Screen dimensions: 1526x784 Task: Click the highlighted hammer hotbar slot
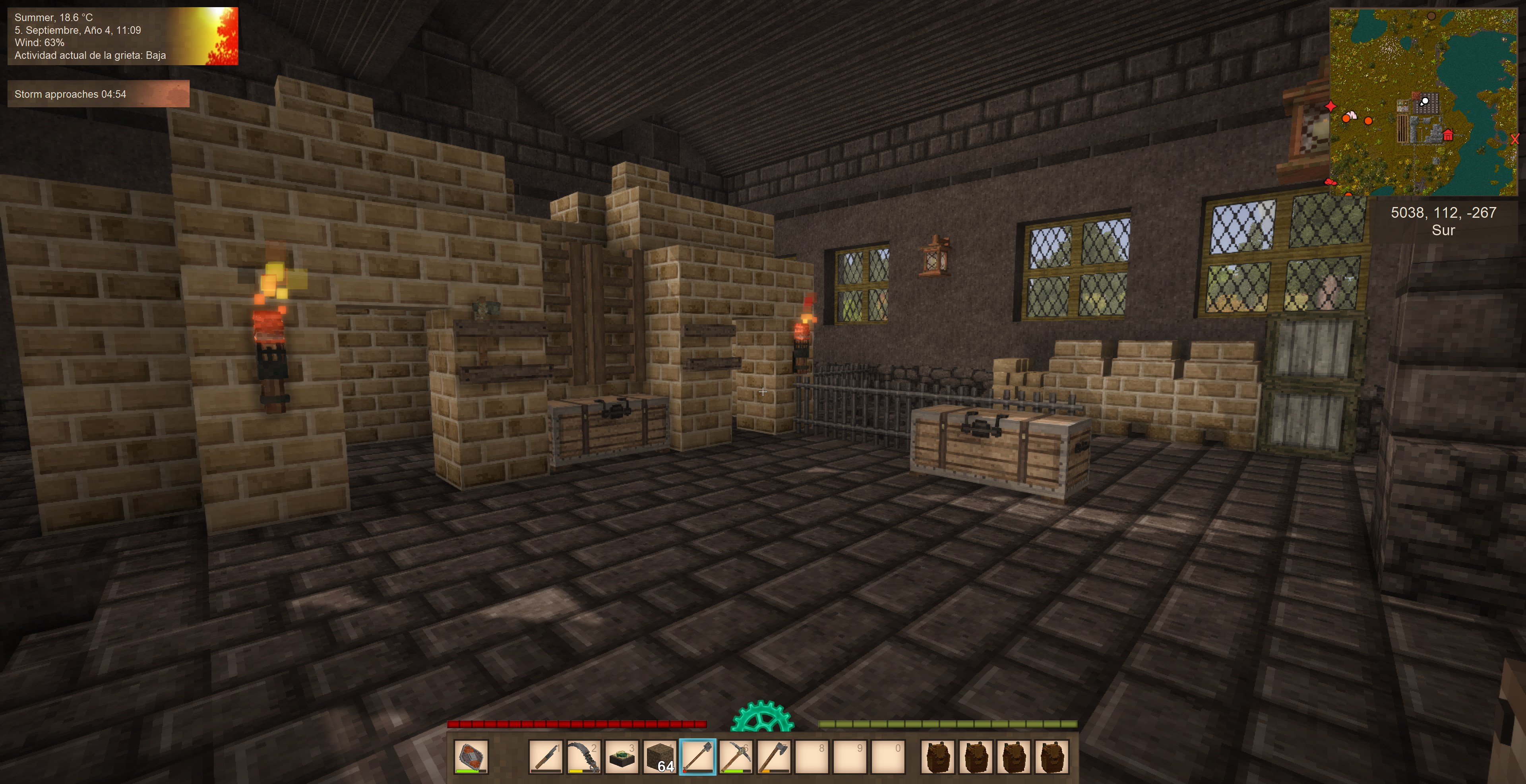click(698, 757)
